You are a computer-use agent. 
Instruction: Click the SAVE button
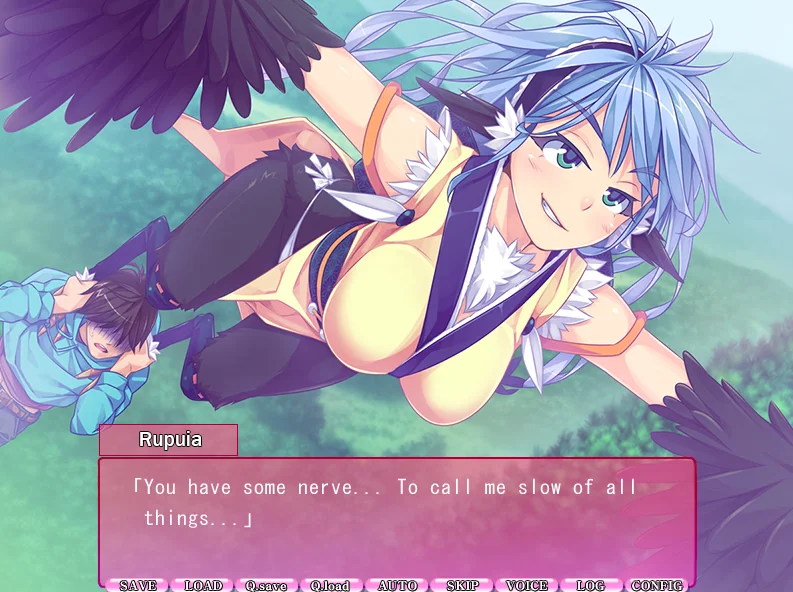[138, 585]
